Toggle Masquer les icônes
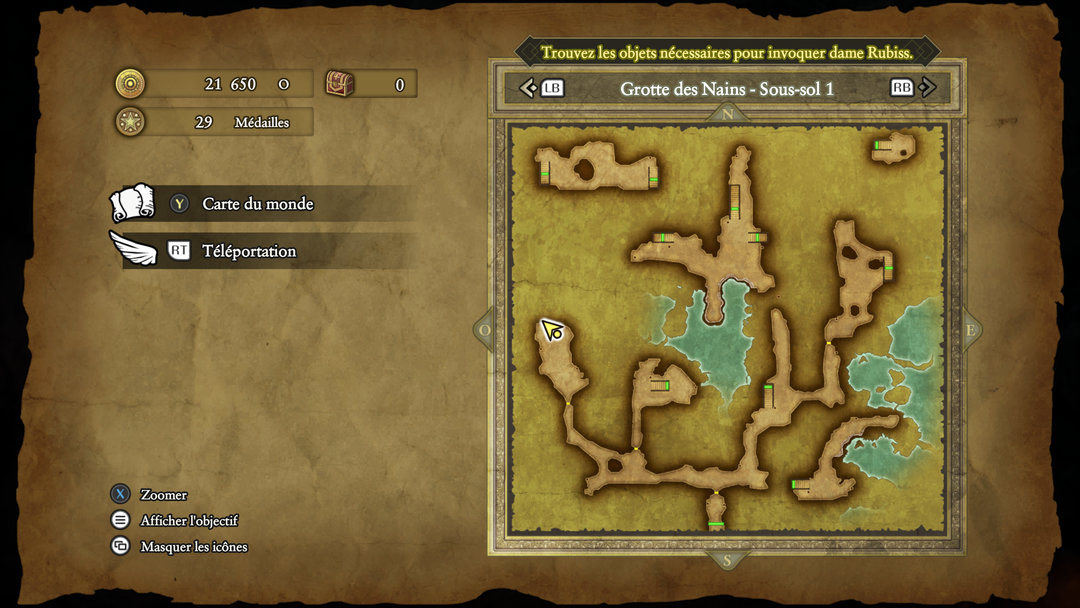Screen dimensions: 1080x608 [193, 547]
